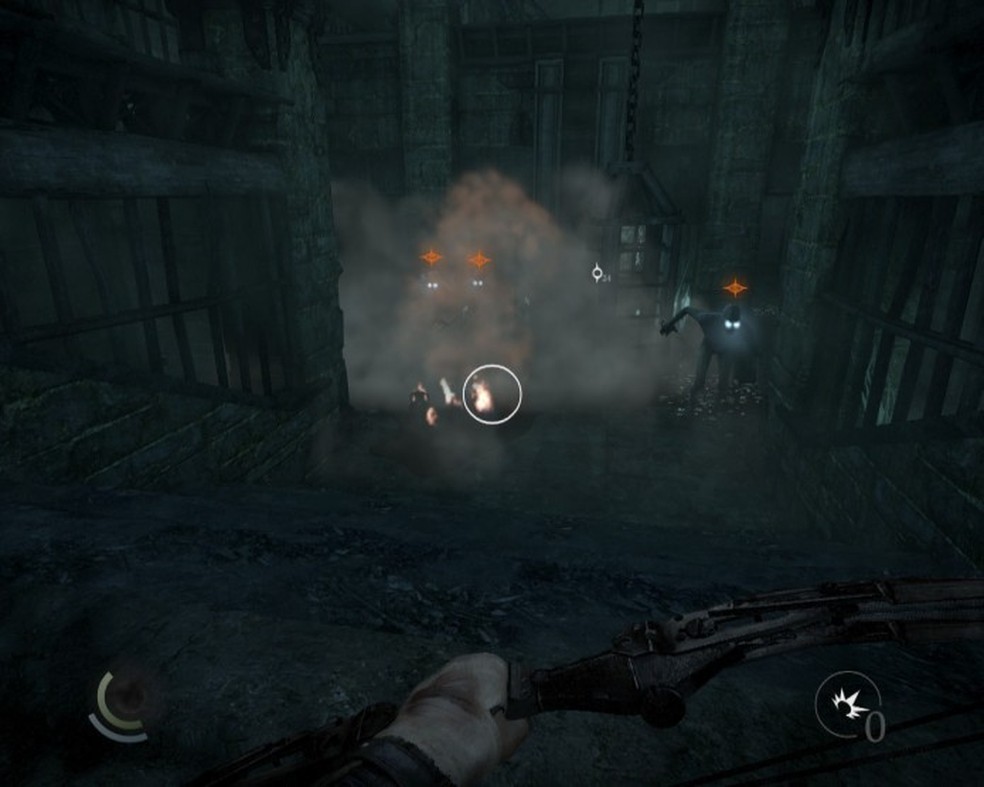This screenshot has height=787, width=984.
Task: Click the white objective waypoint marker
Action: (597, 272)
